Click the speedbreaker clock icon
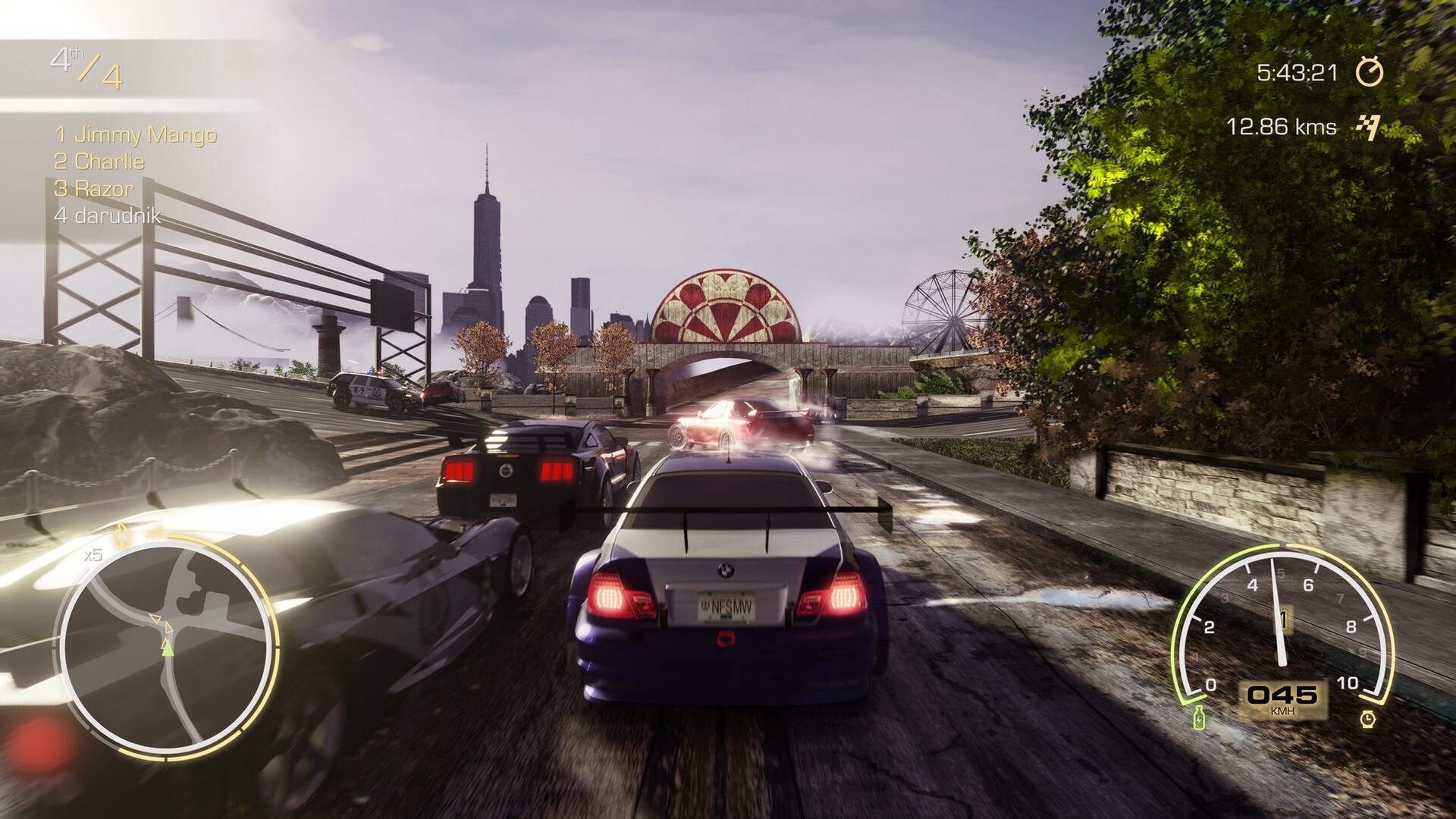The image size is (1456, 819). (1367, 717)
